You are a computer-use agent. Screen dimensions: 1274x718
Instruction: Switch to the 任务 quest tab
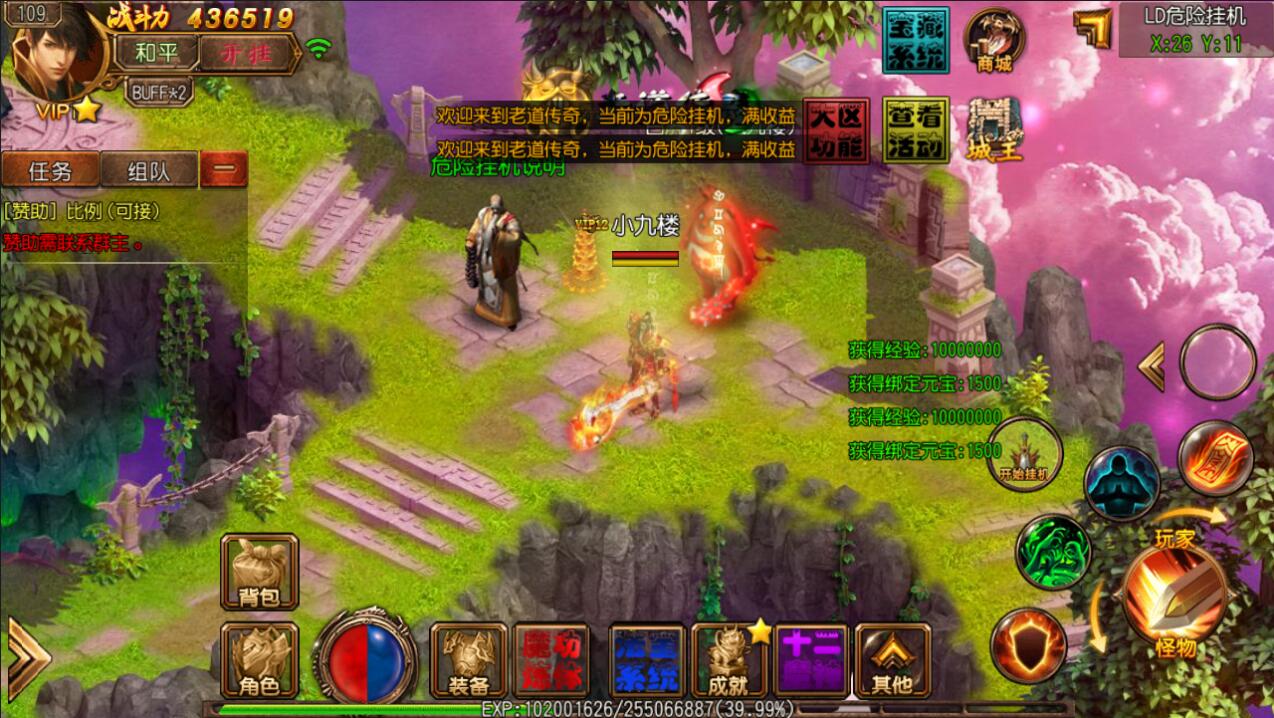pos(50,170)
